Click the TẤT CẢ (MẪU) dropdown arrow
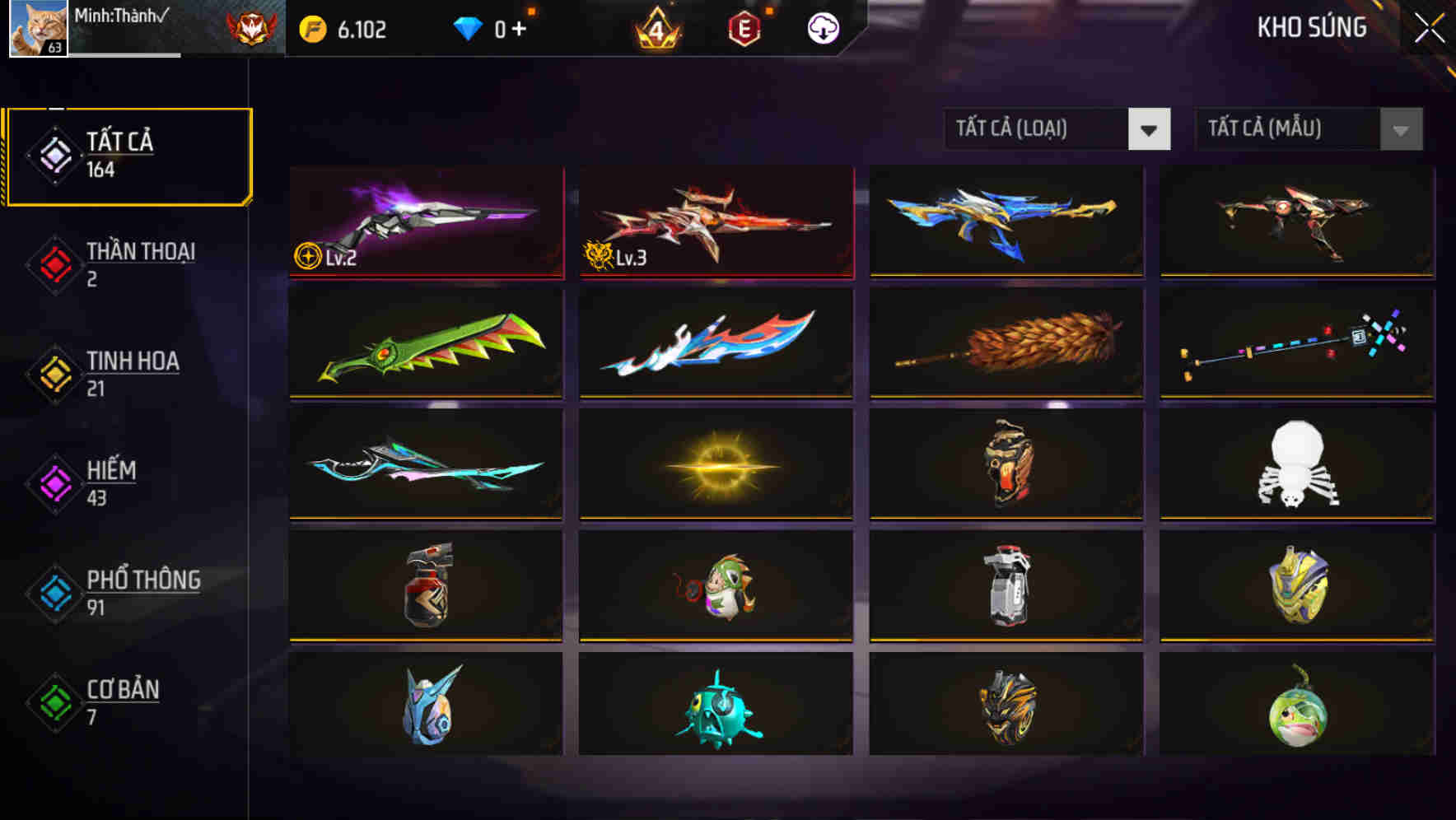Viewport: 1456px width, 820px height. (x=1398, y=129)
